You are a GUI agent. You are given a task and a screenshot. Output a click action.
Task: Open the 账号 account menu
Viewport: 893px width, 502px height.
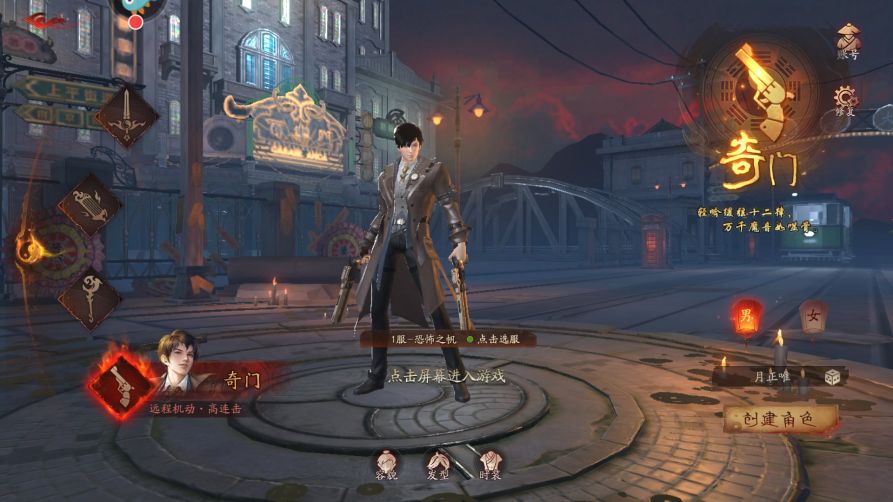click(847, 42)
